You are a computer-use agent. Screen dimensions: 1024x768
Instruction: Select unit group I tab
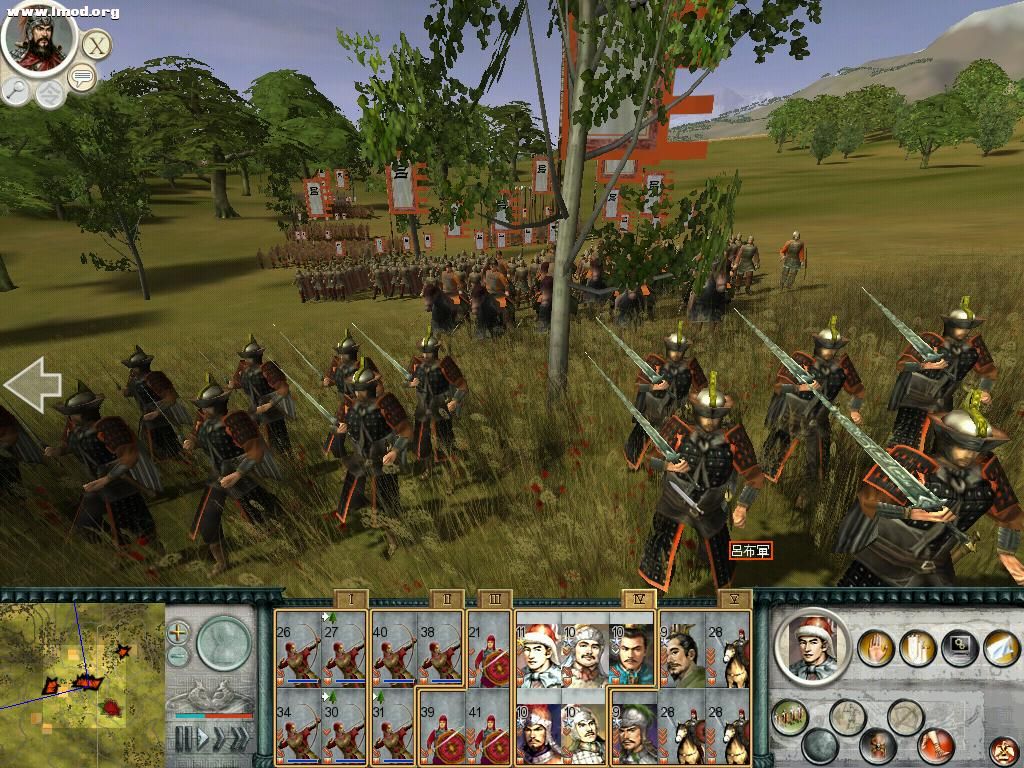351,599
